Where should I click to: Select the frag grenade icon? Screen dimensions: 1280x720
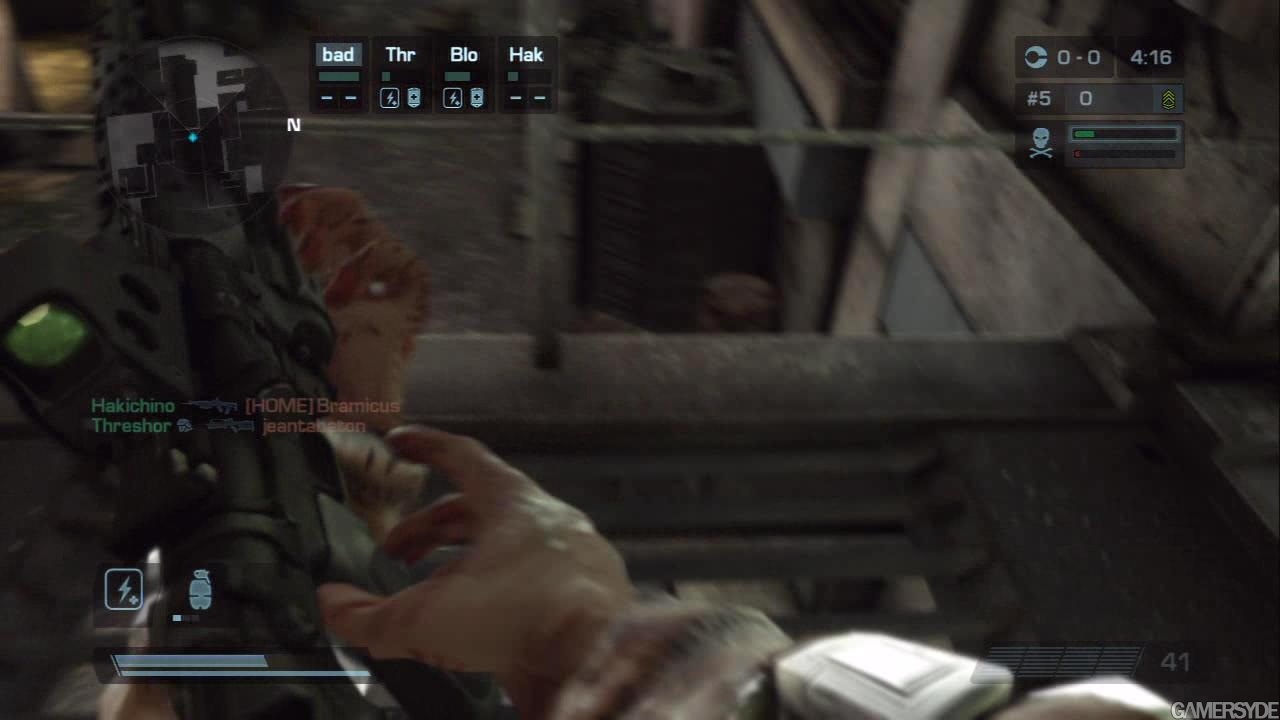point(200,589)
